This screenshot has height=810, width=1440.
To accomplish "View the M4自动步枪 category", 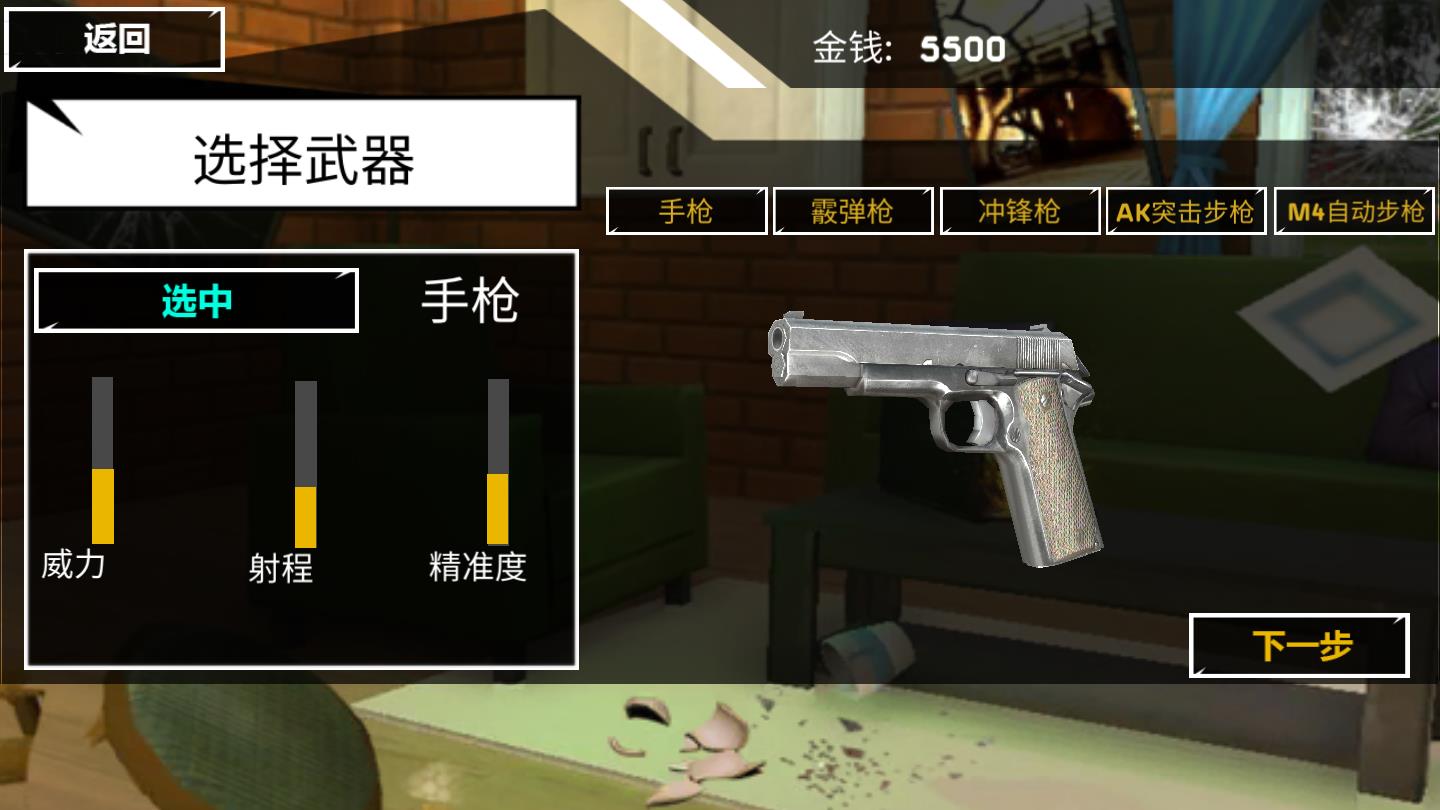I will coord(1356,211).
